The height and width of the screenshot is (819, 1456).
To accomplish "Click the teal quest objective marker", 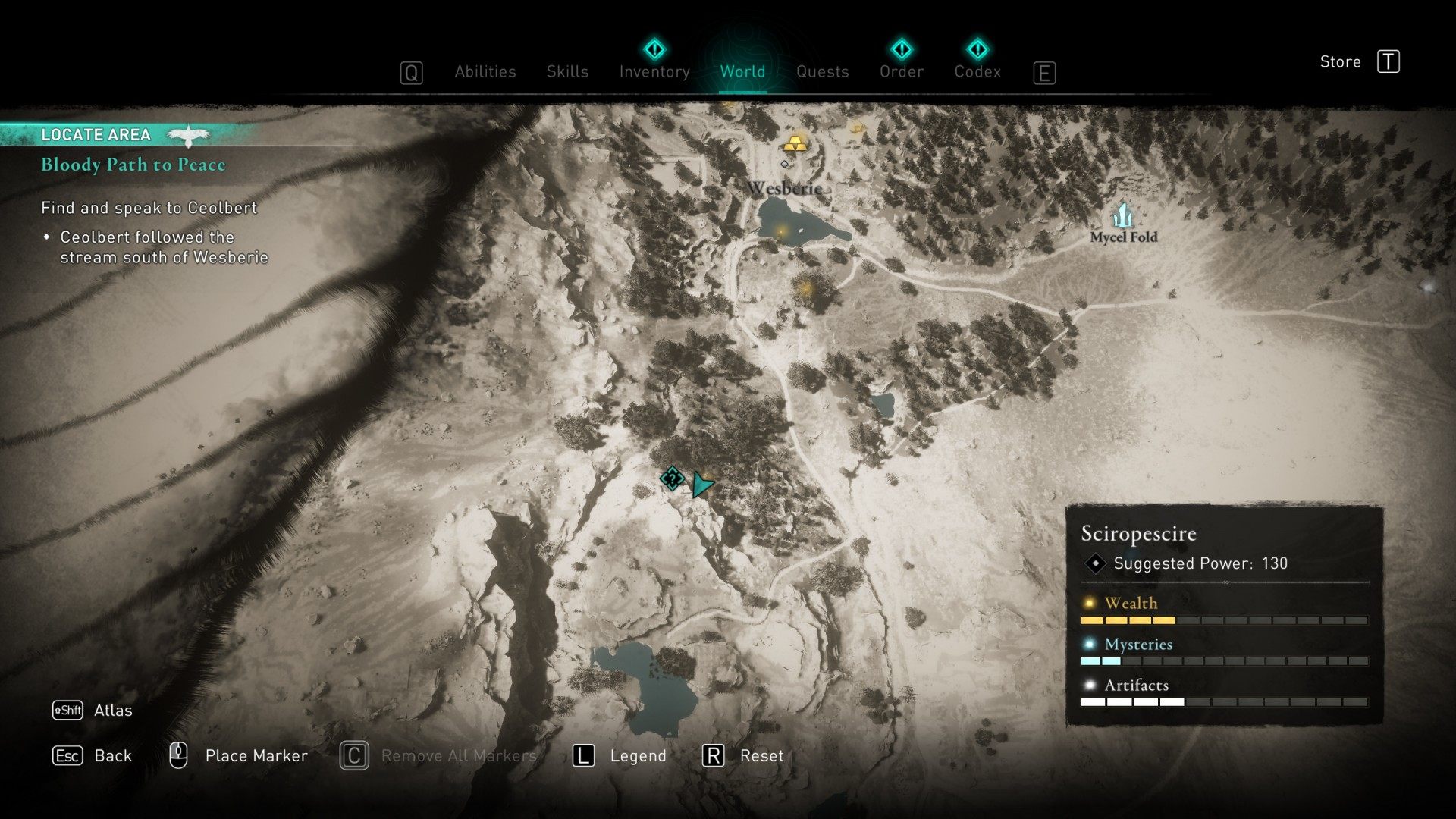I will coord(672,479).
